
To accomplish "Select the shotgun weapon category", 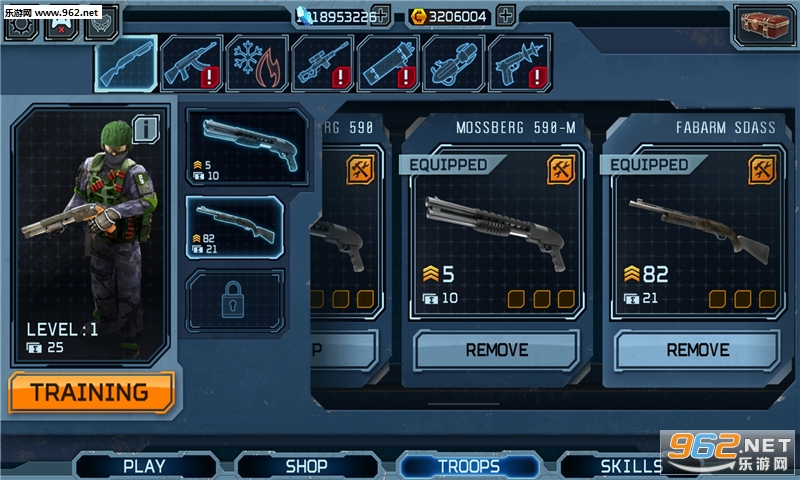I will (x=127, y=64).
